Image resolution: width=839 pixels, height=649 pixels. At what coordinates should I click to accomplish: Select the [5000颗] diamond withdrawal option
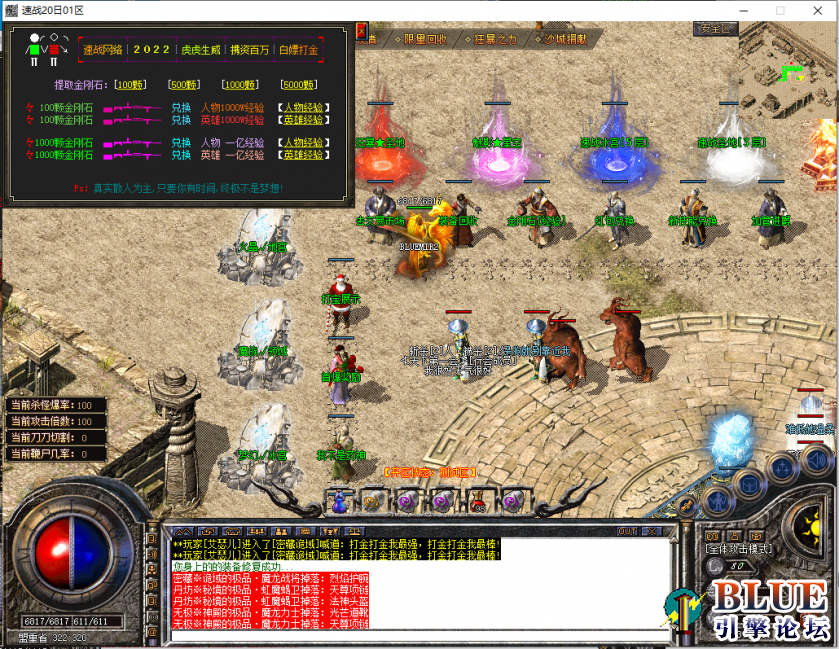click(301, 85)
